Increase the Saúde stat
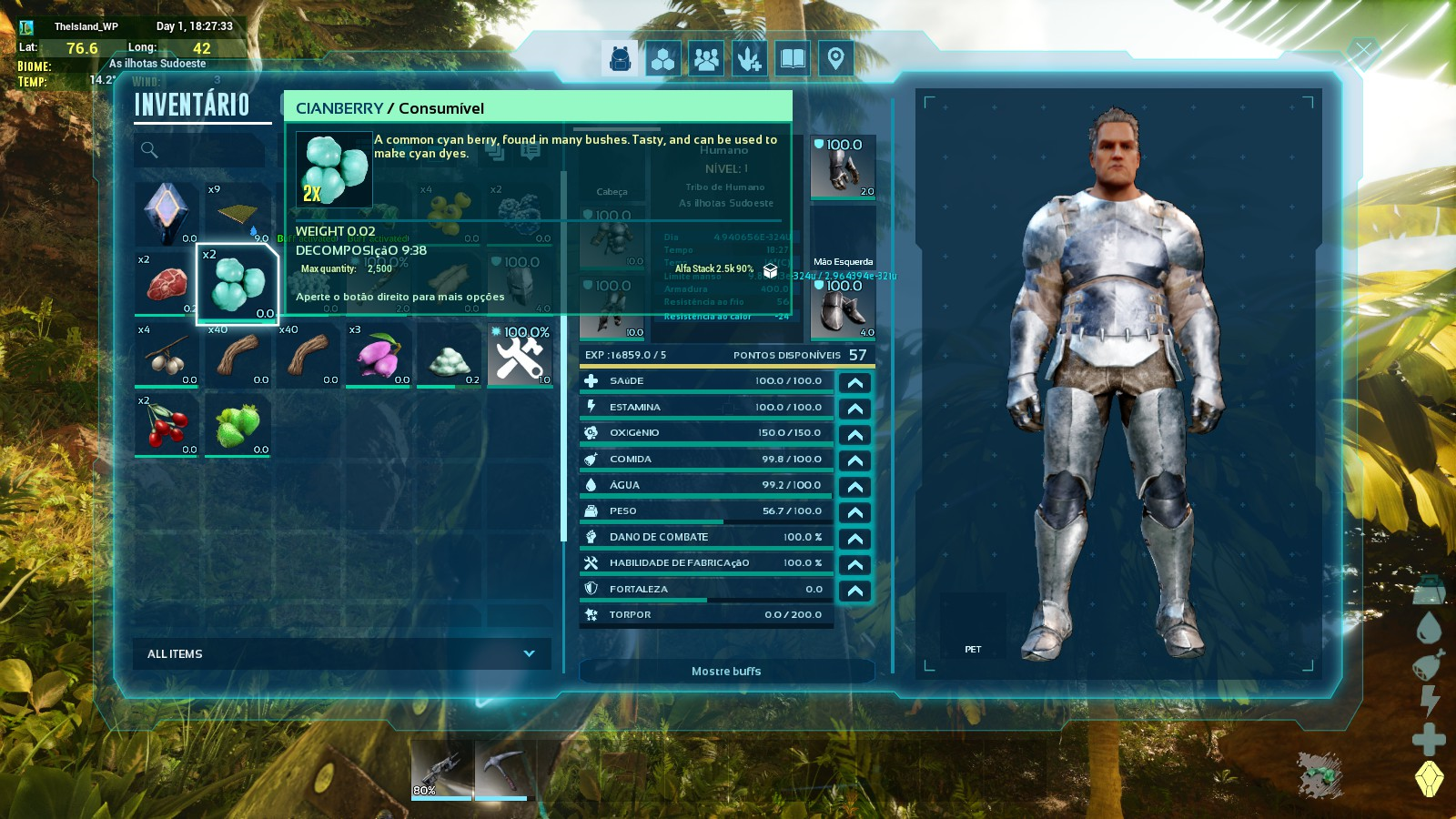This screenshot has width=1456, height=819. click(x=854, y=382)
